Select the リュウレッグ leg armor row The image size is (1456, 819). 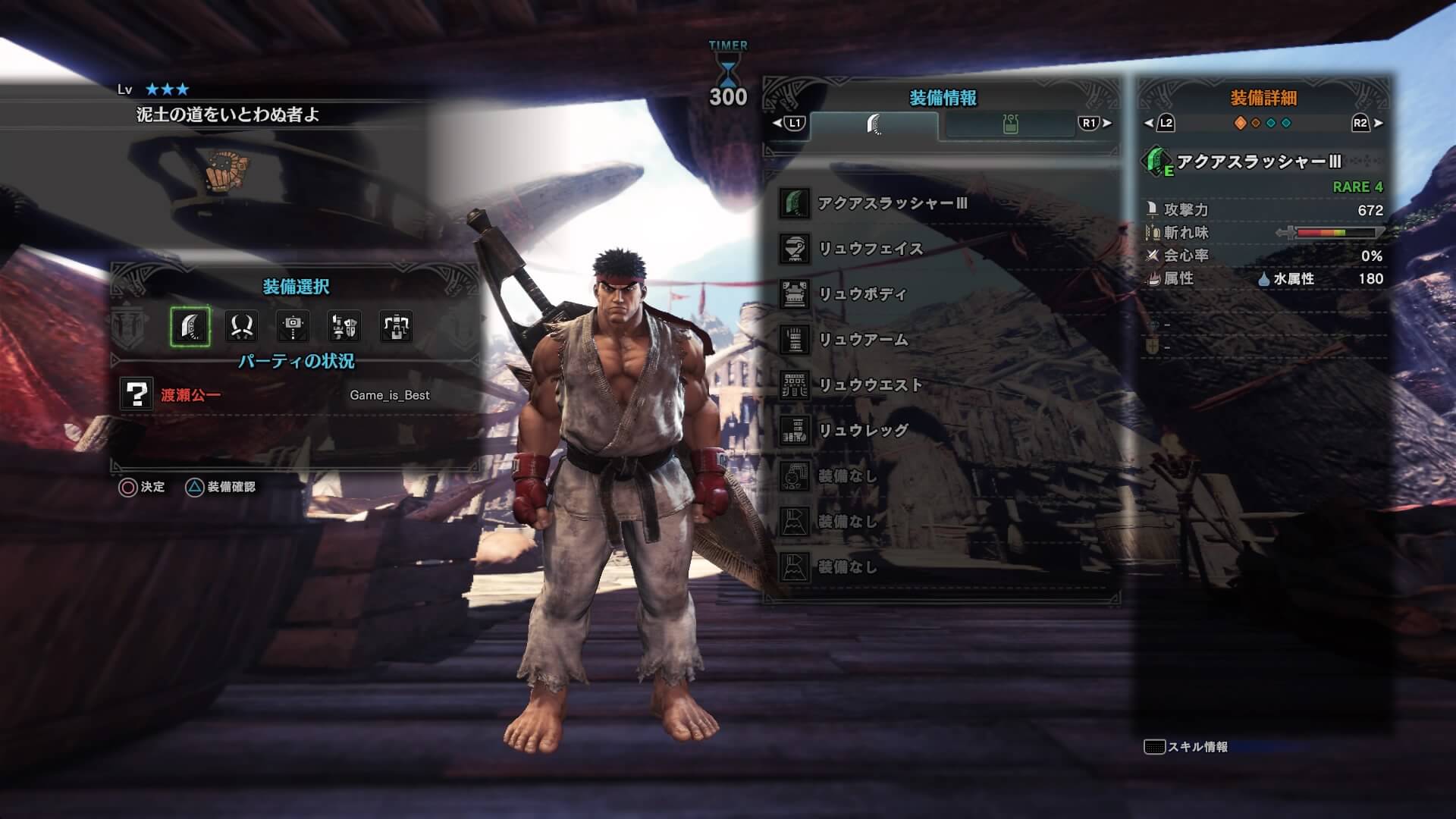tap(863, 431)
